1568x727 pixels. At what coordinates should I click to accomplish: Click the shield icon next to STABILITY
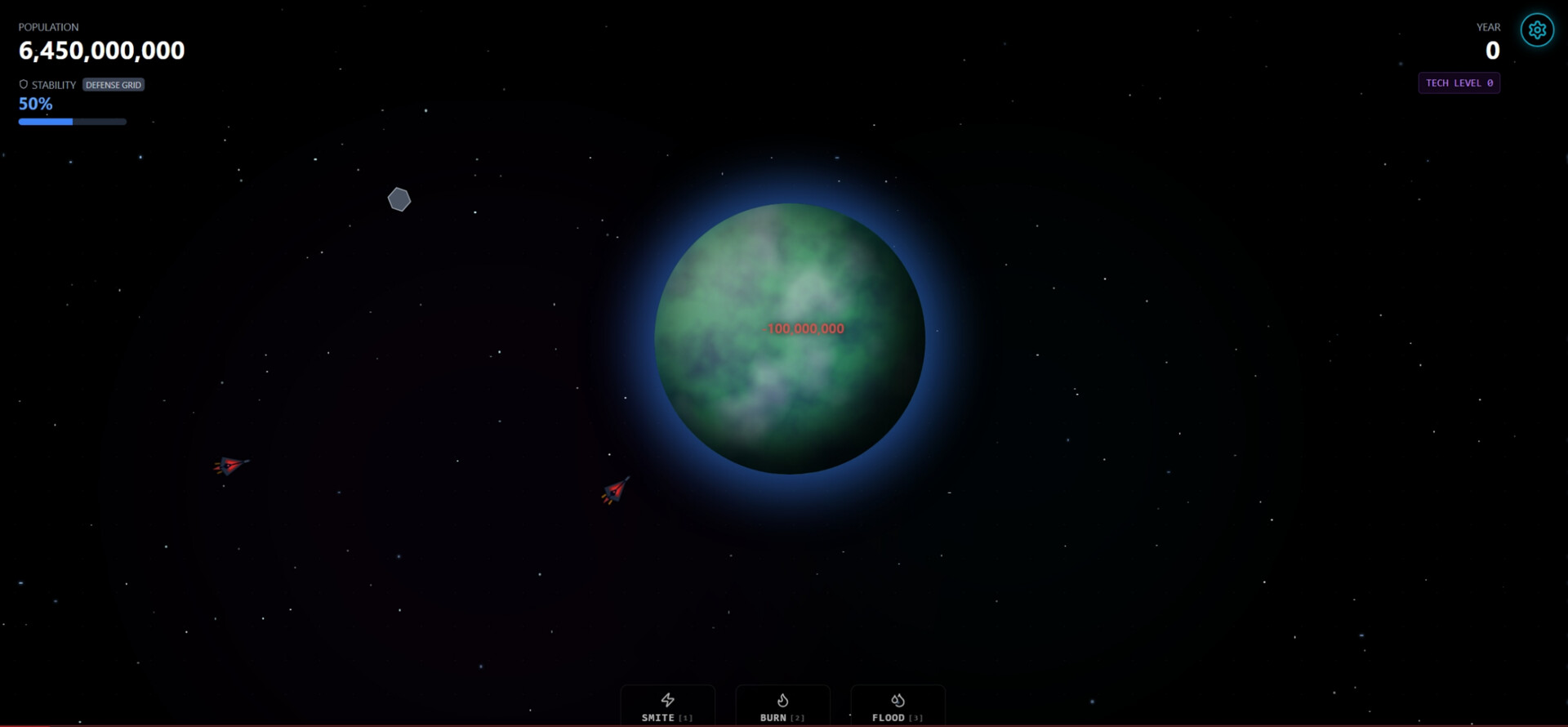22,83
